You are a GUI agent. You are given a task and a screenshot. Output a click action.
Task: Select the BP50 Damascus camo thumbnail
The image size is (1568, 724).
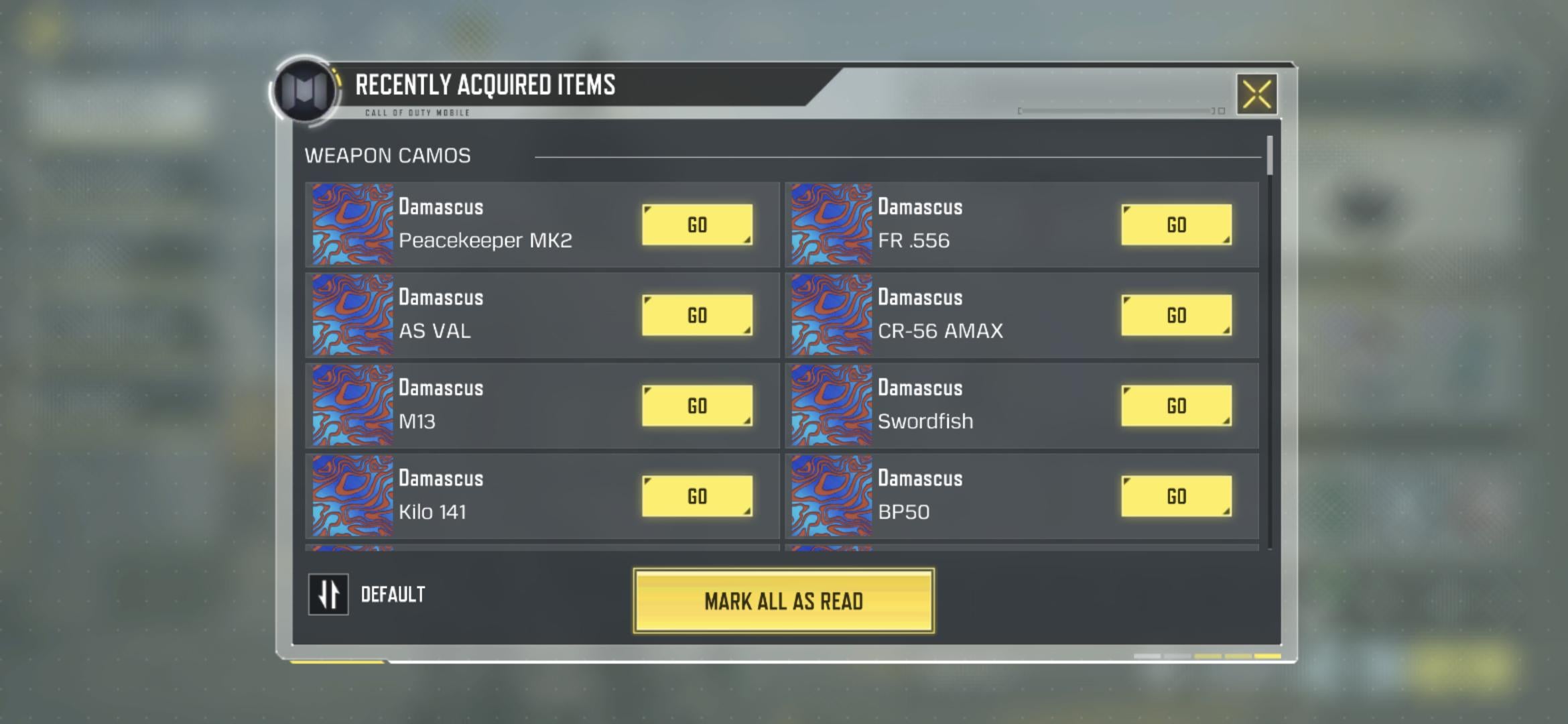[832, 496]
